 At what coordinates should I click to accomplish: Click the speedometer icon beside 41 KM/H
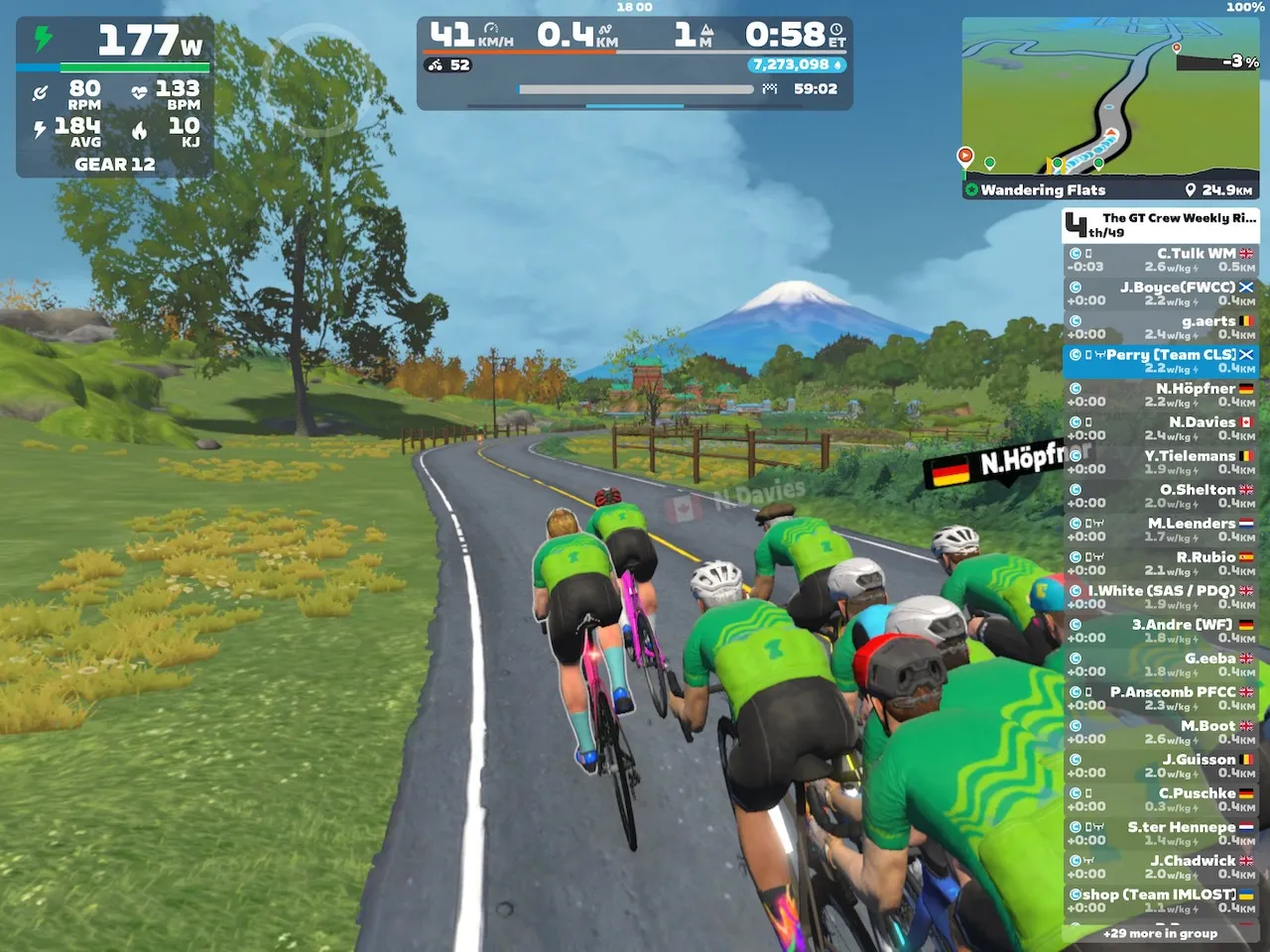coord(491,28)
